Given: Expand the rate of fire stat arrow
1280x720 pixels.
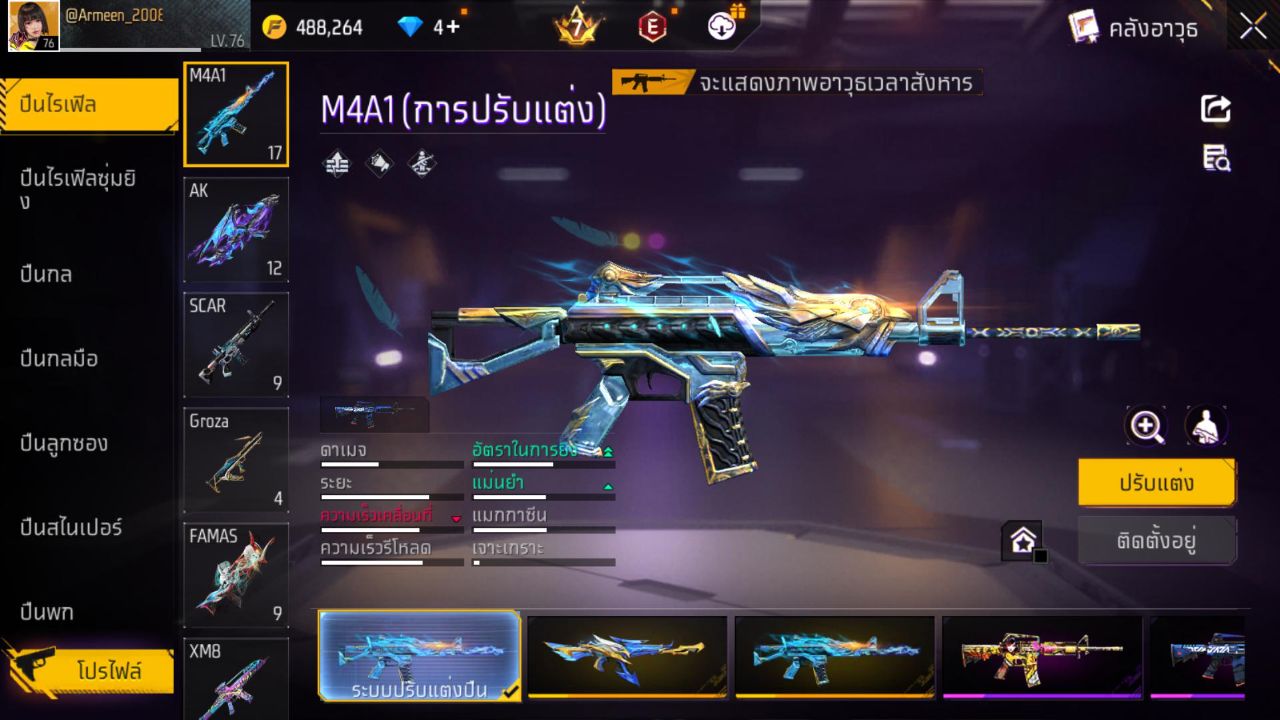Looking at the screenshot, I should pos(607,452).
